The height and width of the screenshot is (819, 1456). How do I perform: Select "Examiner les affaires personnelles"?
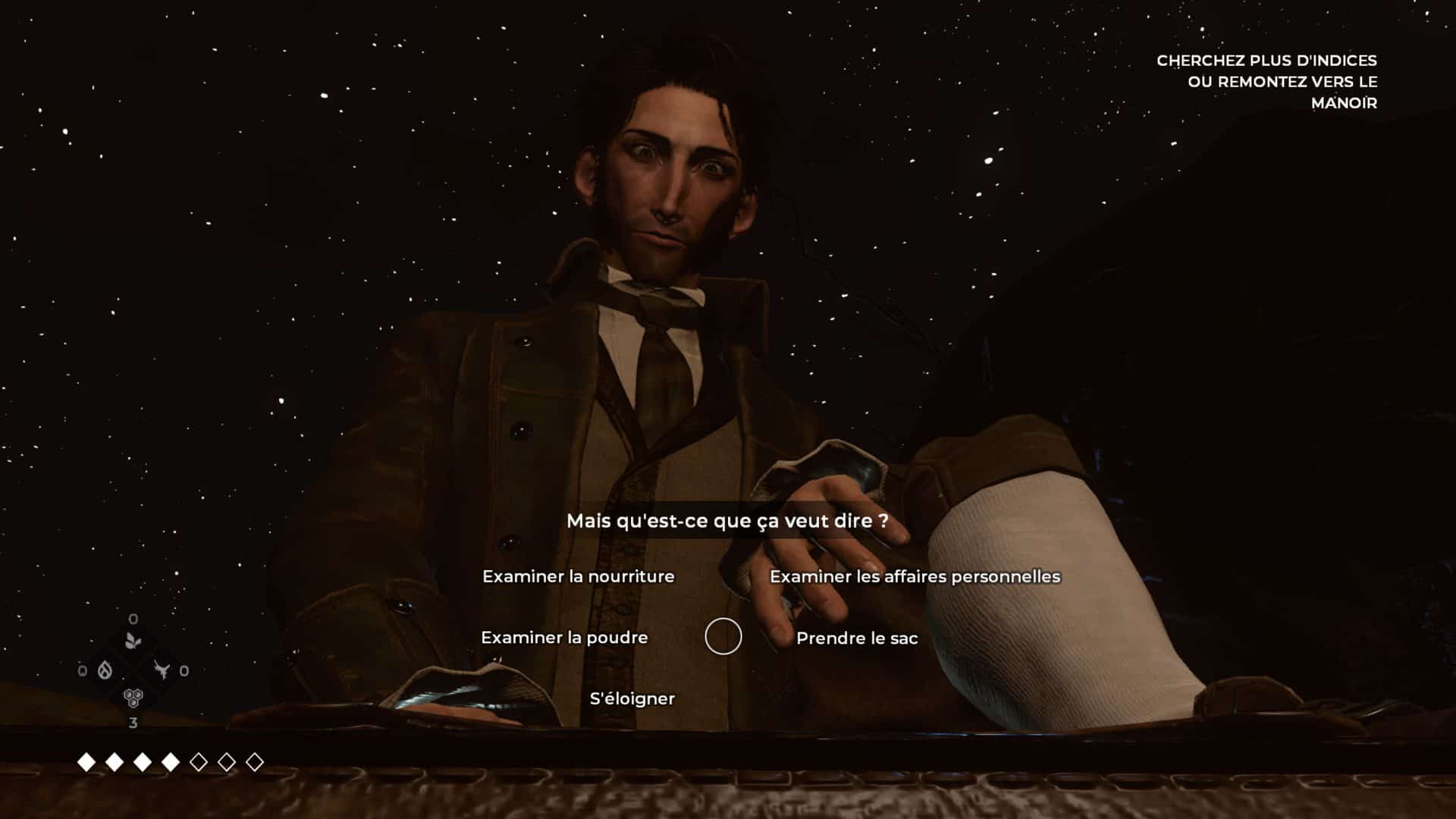(915, 576)
